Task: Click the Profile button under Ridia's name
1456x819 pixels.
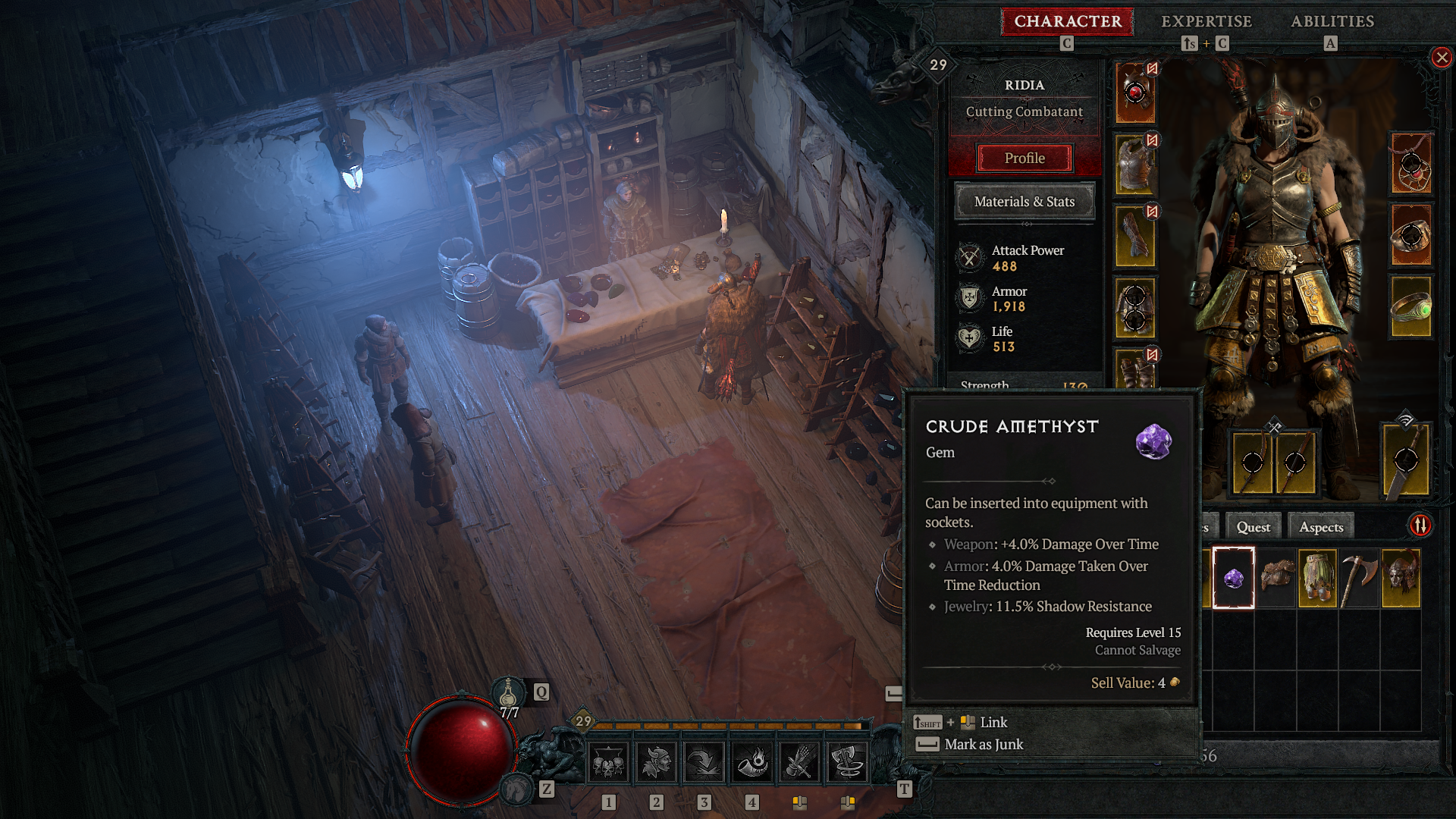Action: (1025, 158)
